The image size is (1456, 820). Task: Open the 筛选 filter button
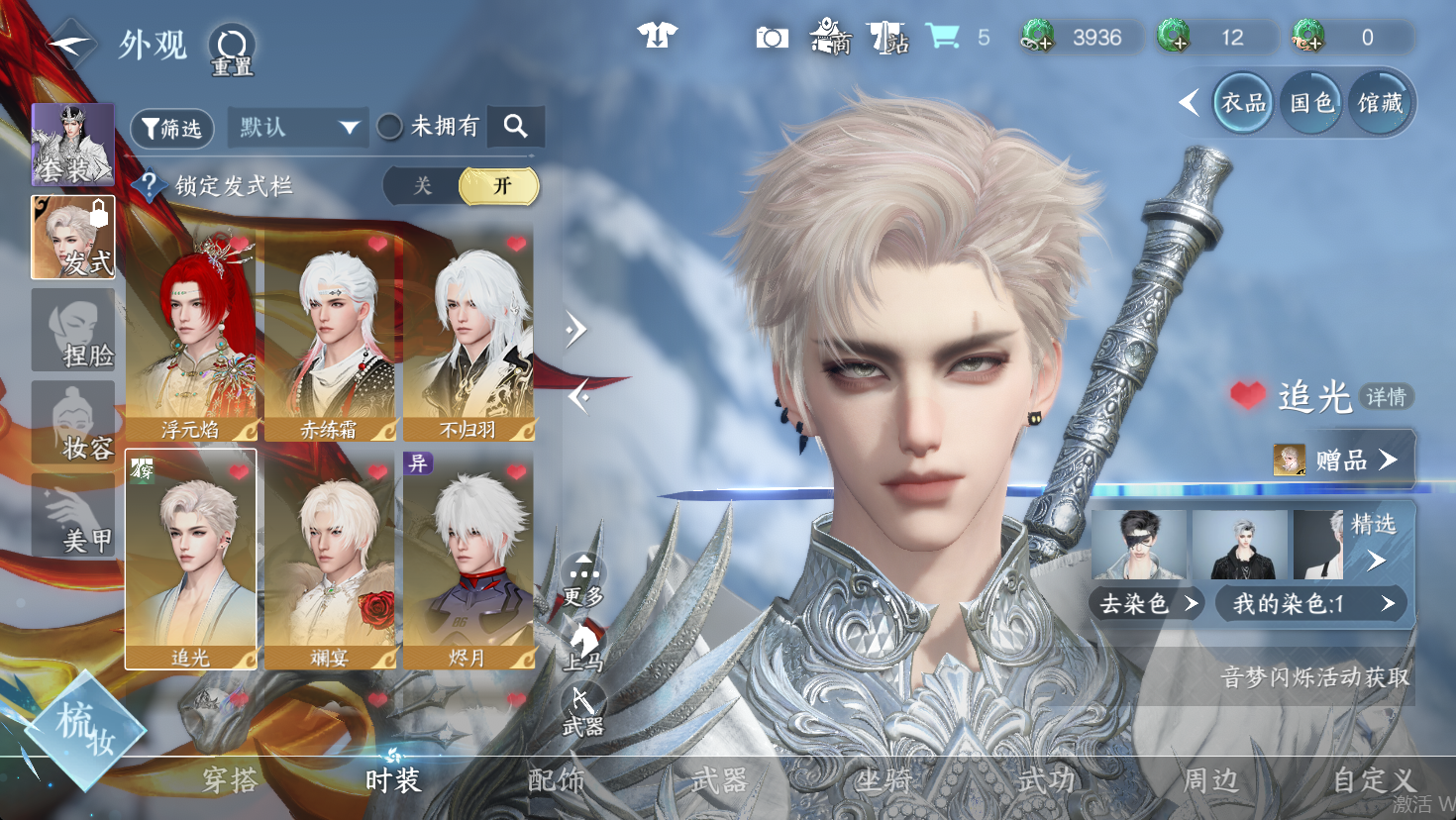(172, 129)
